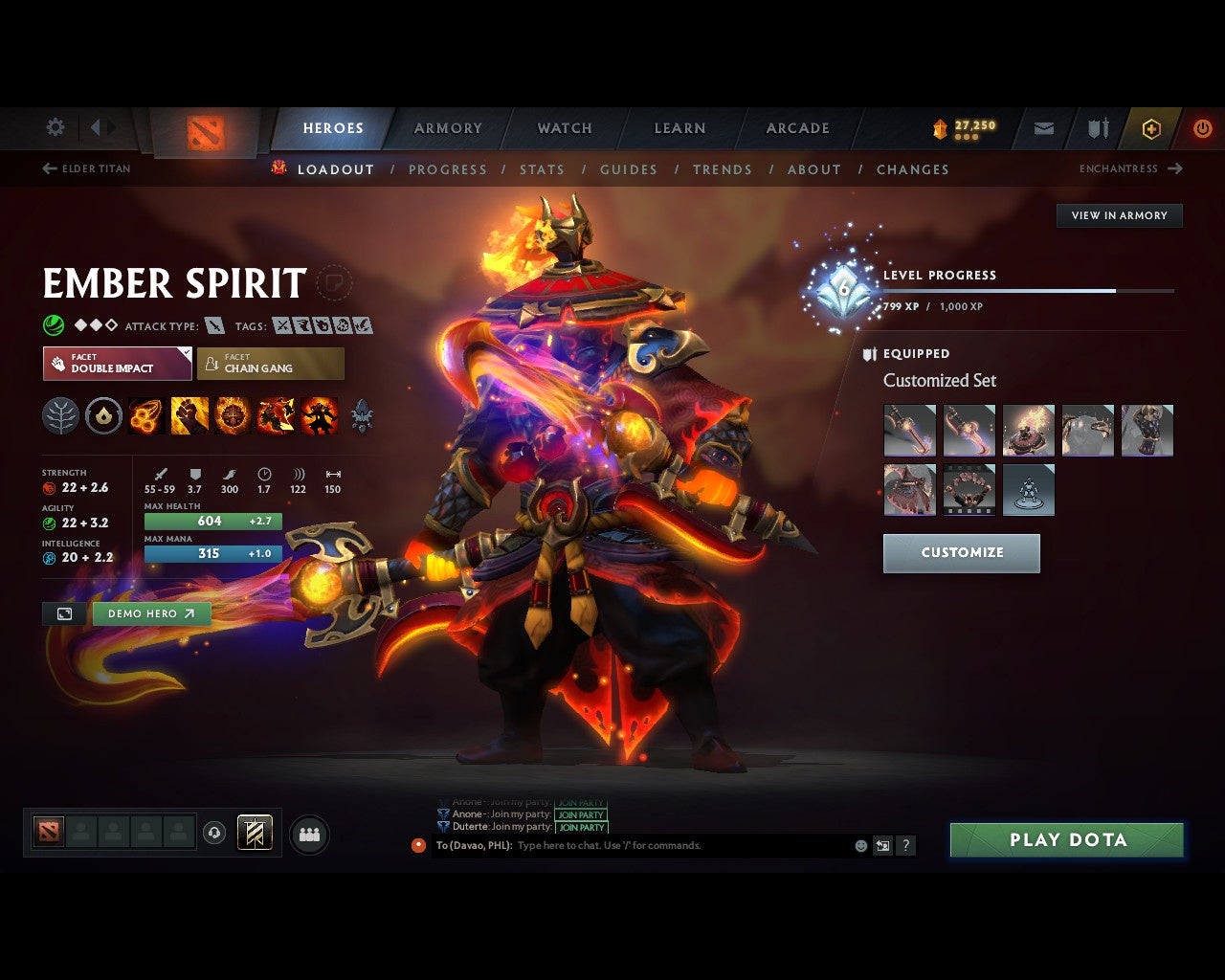1225x980 pixels.
Task: Toggle the portrait expand icon near Demo Hero
Action: click(x=64, y=613)
